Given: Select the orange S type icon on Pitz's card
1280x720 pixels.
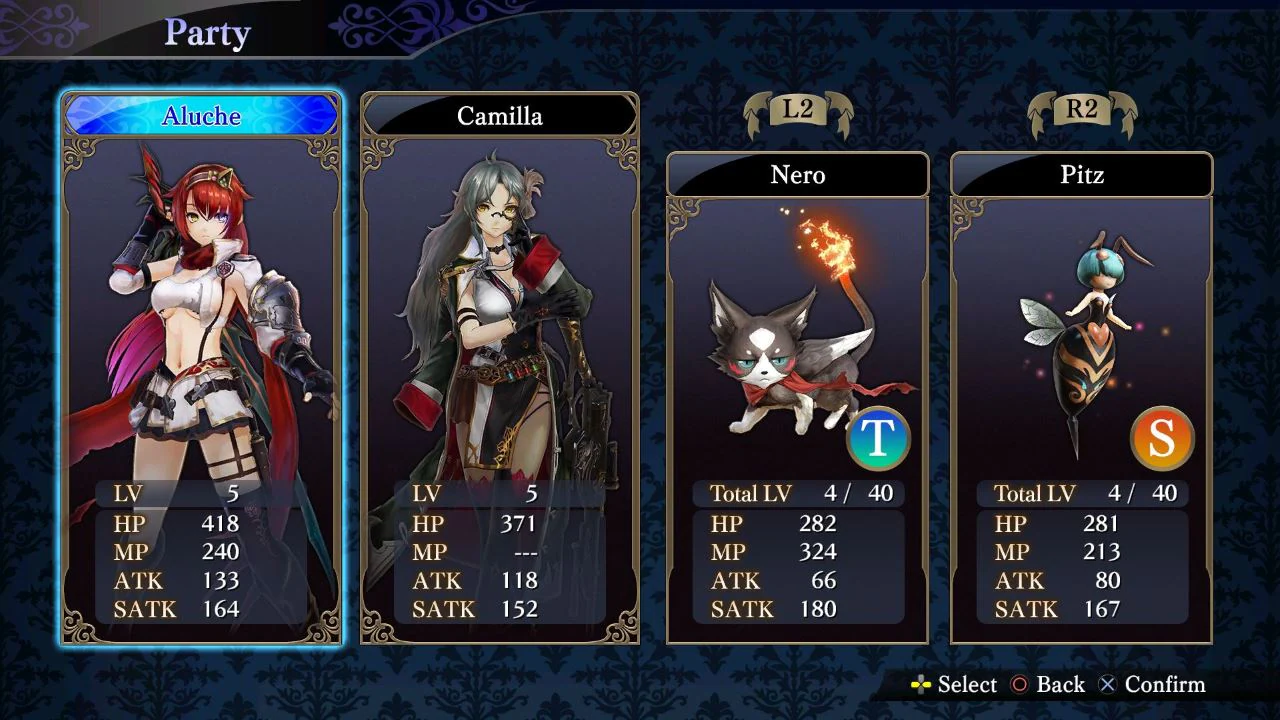Looking at the screenshot, I should [1163, 437].
